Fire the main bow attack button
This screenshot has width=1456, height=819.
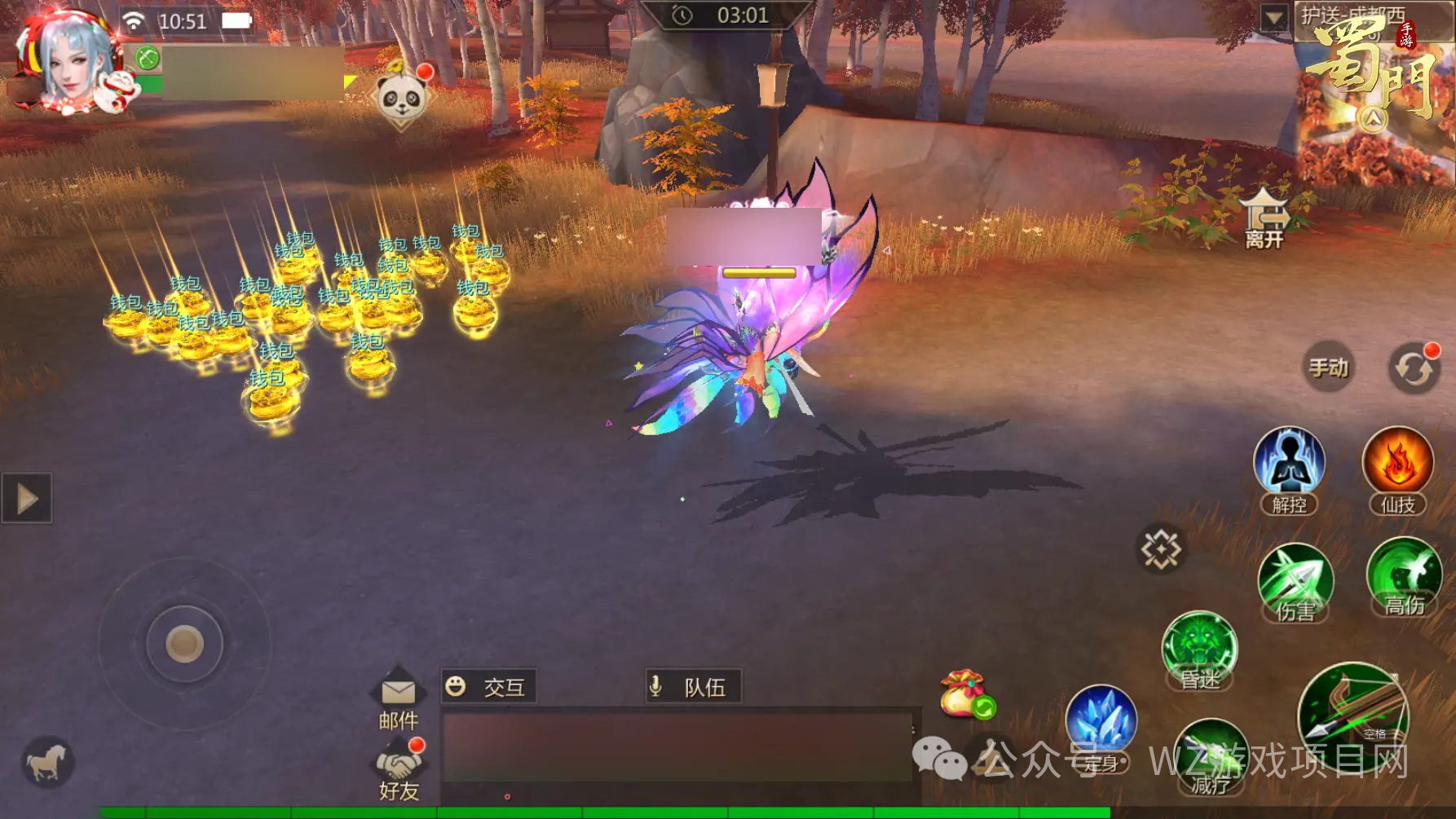pos(1353,713)
